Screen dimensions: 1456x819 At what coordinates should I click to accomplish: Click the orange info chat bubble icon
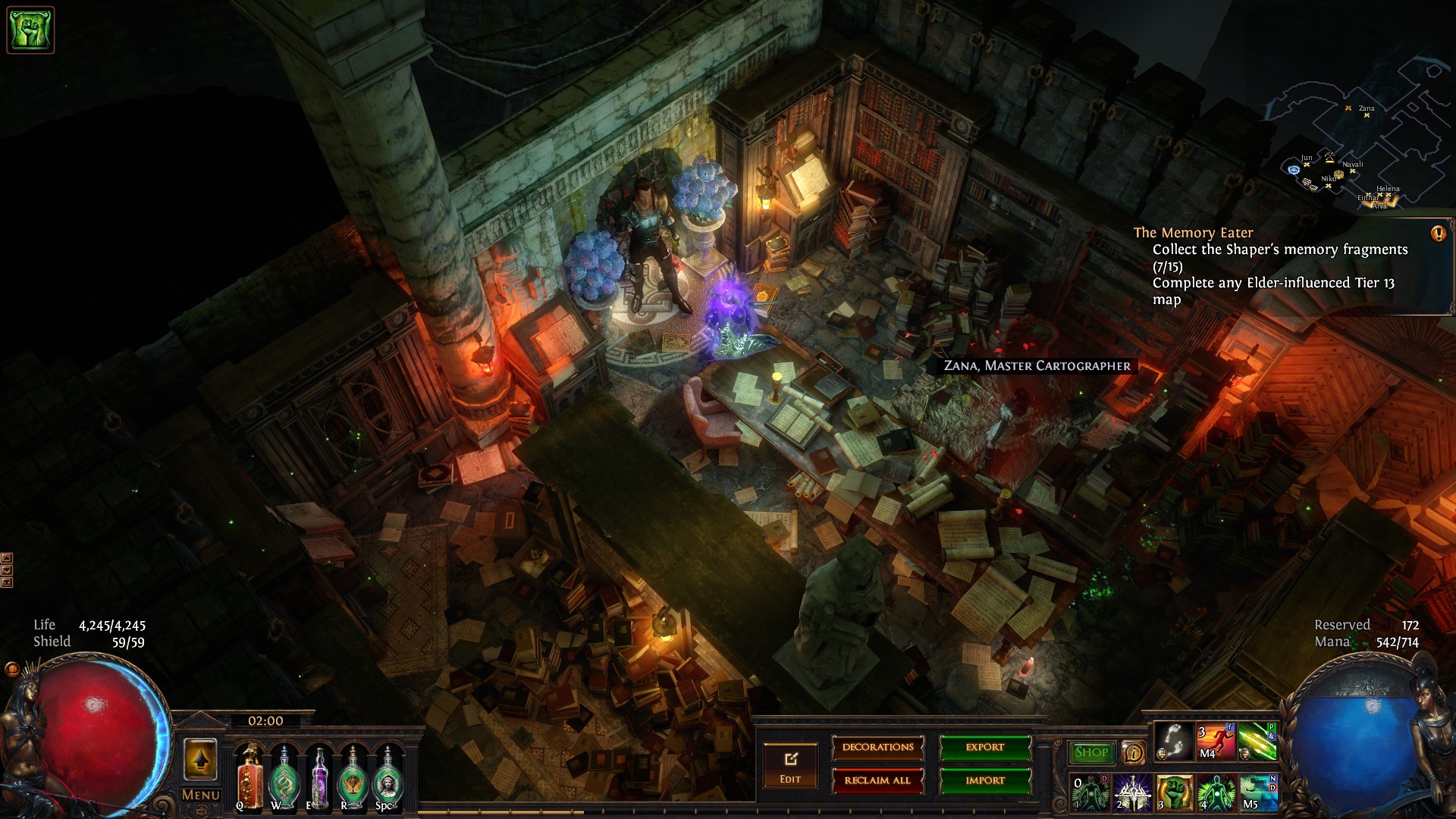(1134, 753)
